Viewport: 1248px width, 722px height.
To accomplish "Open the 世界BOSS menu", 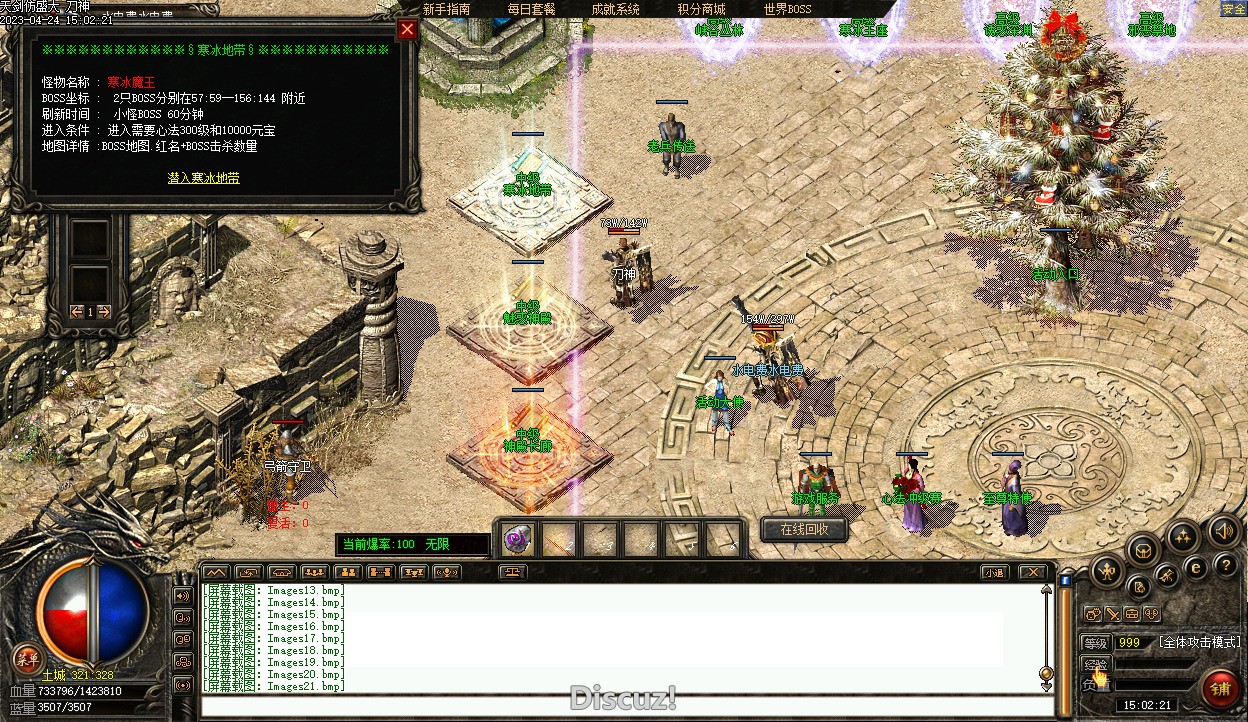I will (x=787, y=9).
